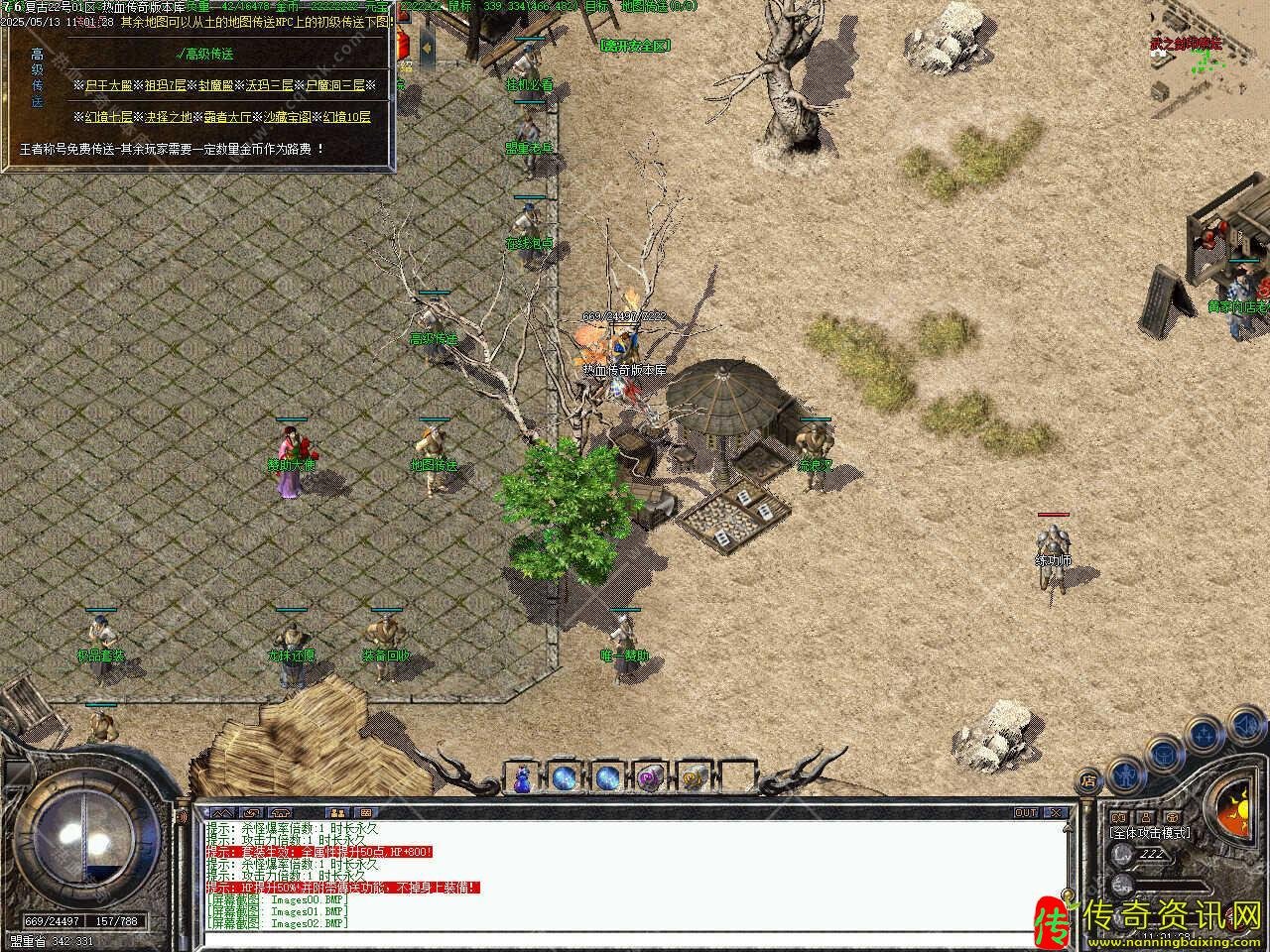Travel to 幻境10层

coord(347,117)
